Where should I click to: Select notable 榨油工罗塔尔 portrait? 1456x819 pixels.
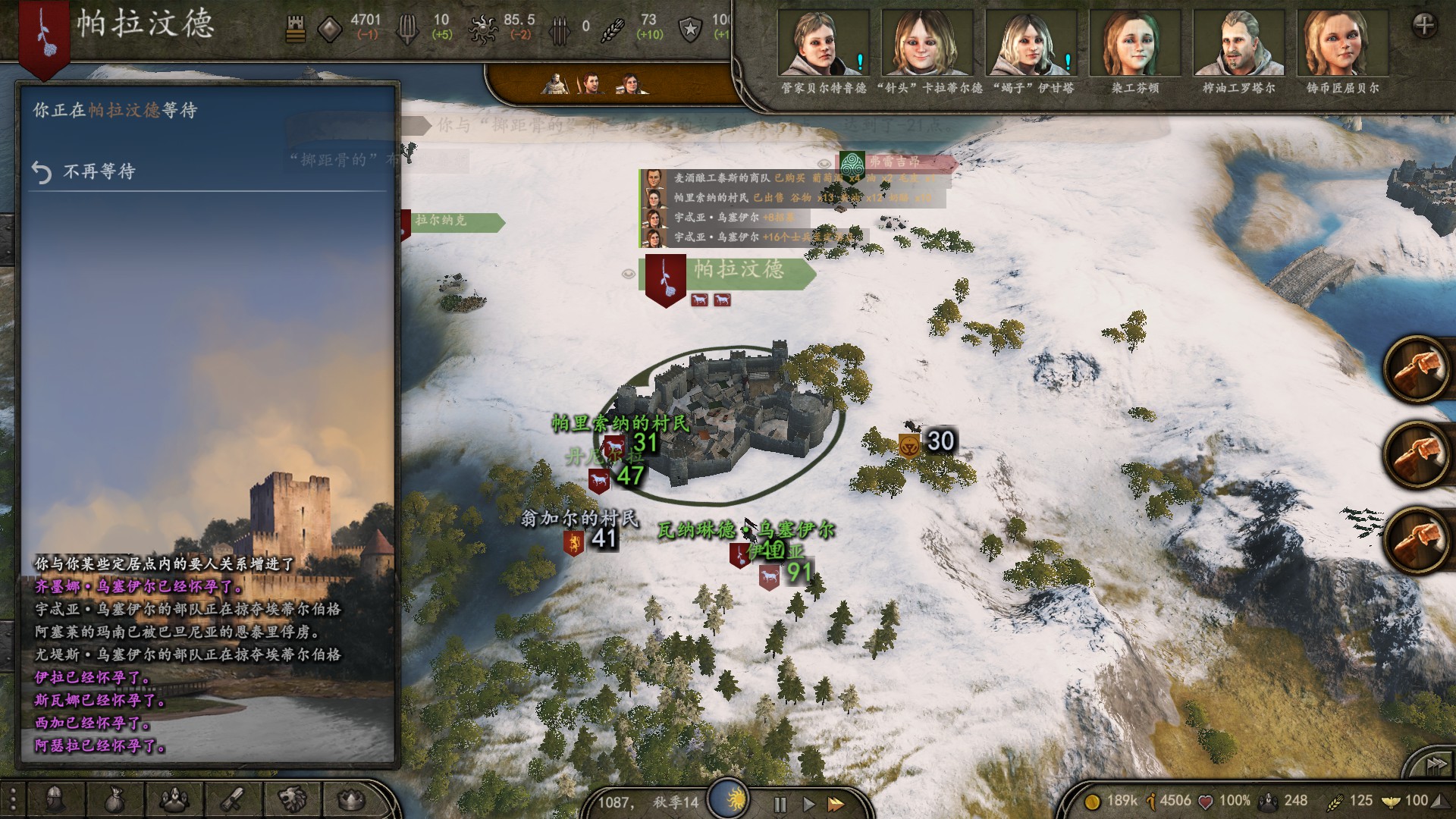[x=1238, y=44]
